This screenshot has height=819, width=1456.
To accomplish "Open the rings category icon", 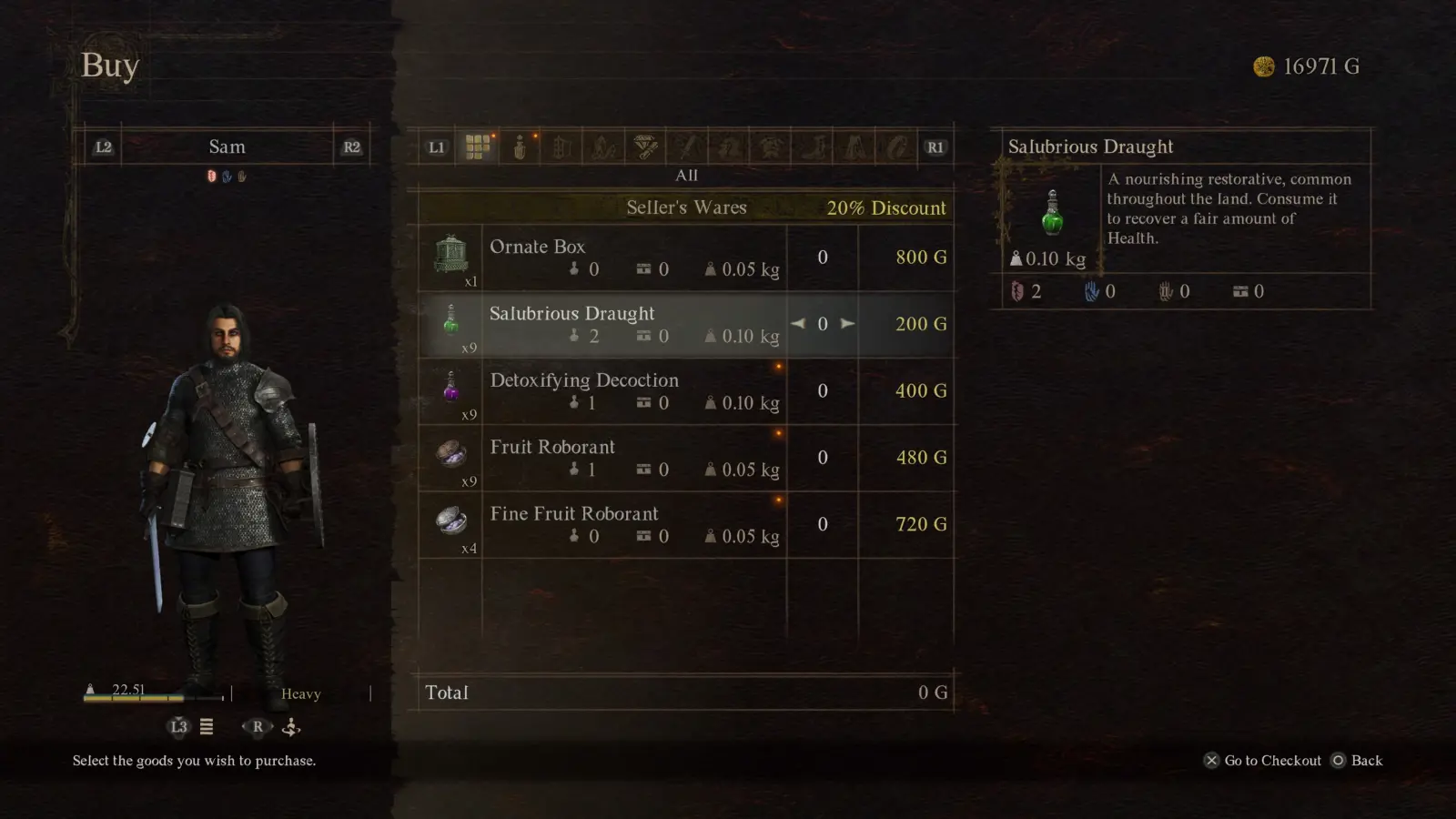I will [895, 146].
